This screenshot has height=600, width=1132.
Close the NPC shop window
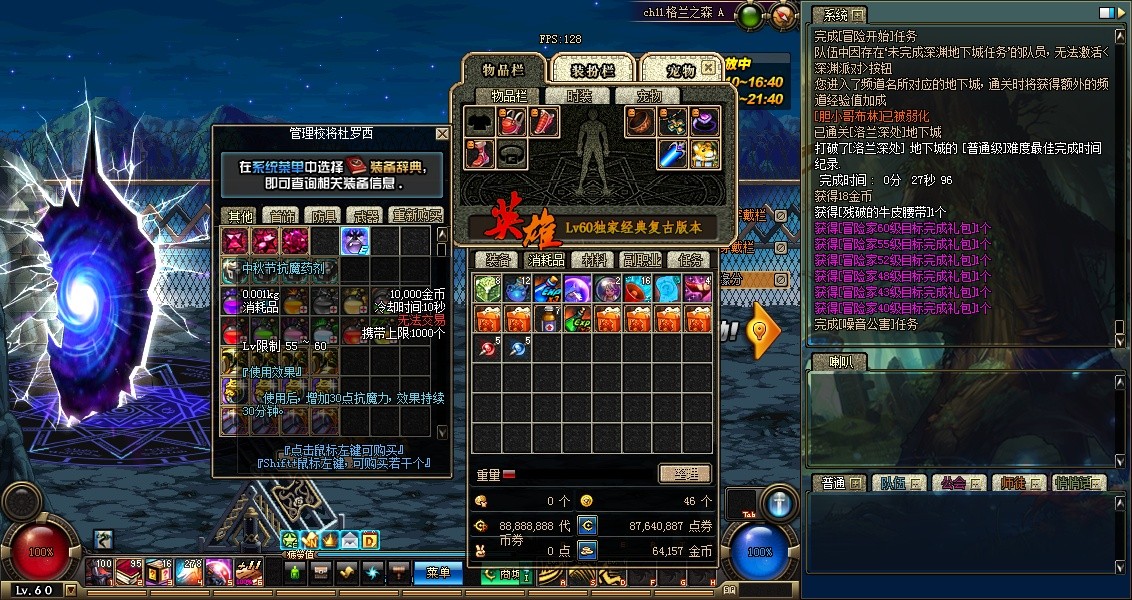pos(442,134)
